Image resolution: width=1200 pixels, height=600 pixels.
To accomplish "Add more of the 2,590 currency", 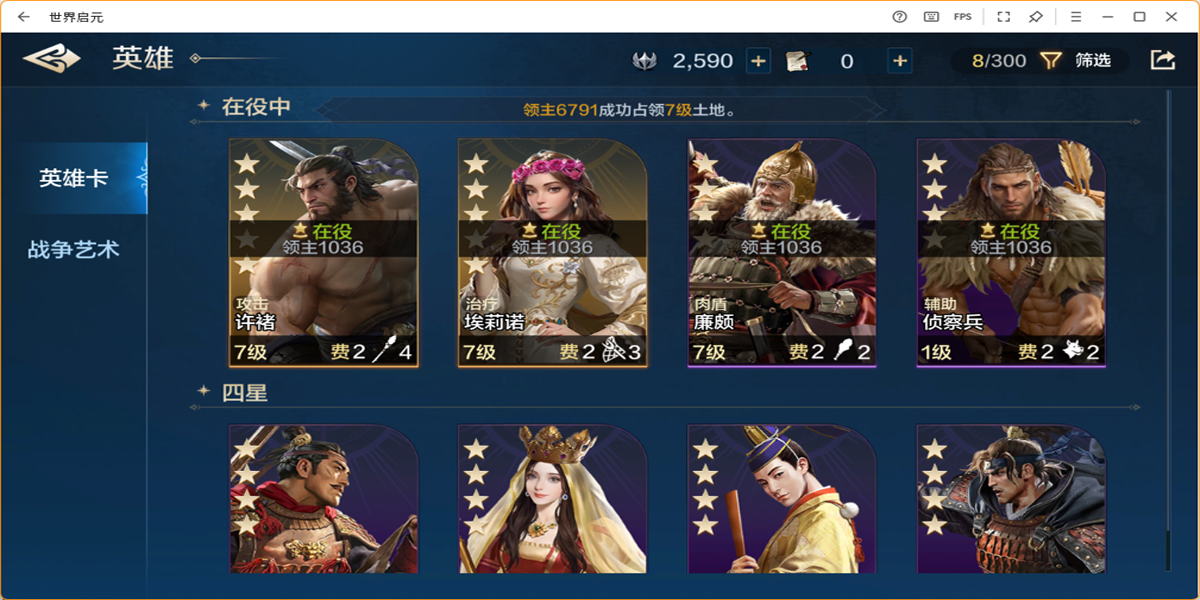I will point(759,61).
